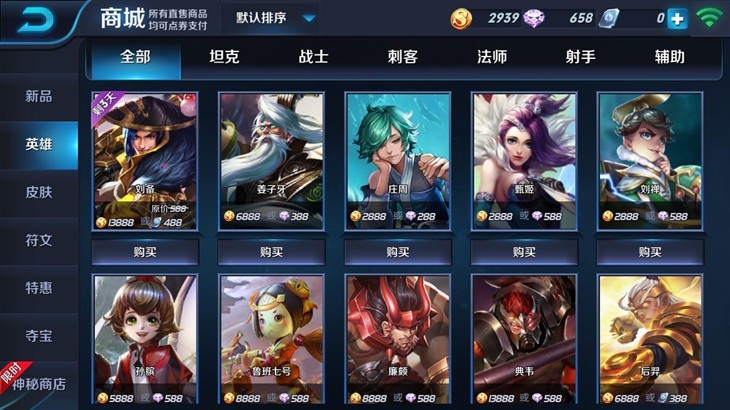Viewport: 730px width, 410px height.
Task: Open the 夺宝 section
Action: click(39, 335)
